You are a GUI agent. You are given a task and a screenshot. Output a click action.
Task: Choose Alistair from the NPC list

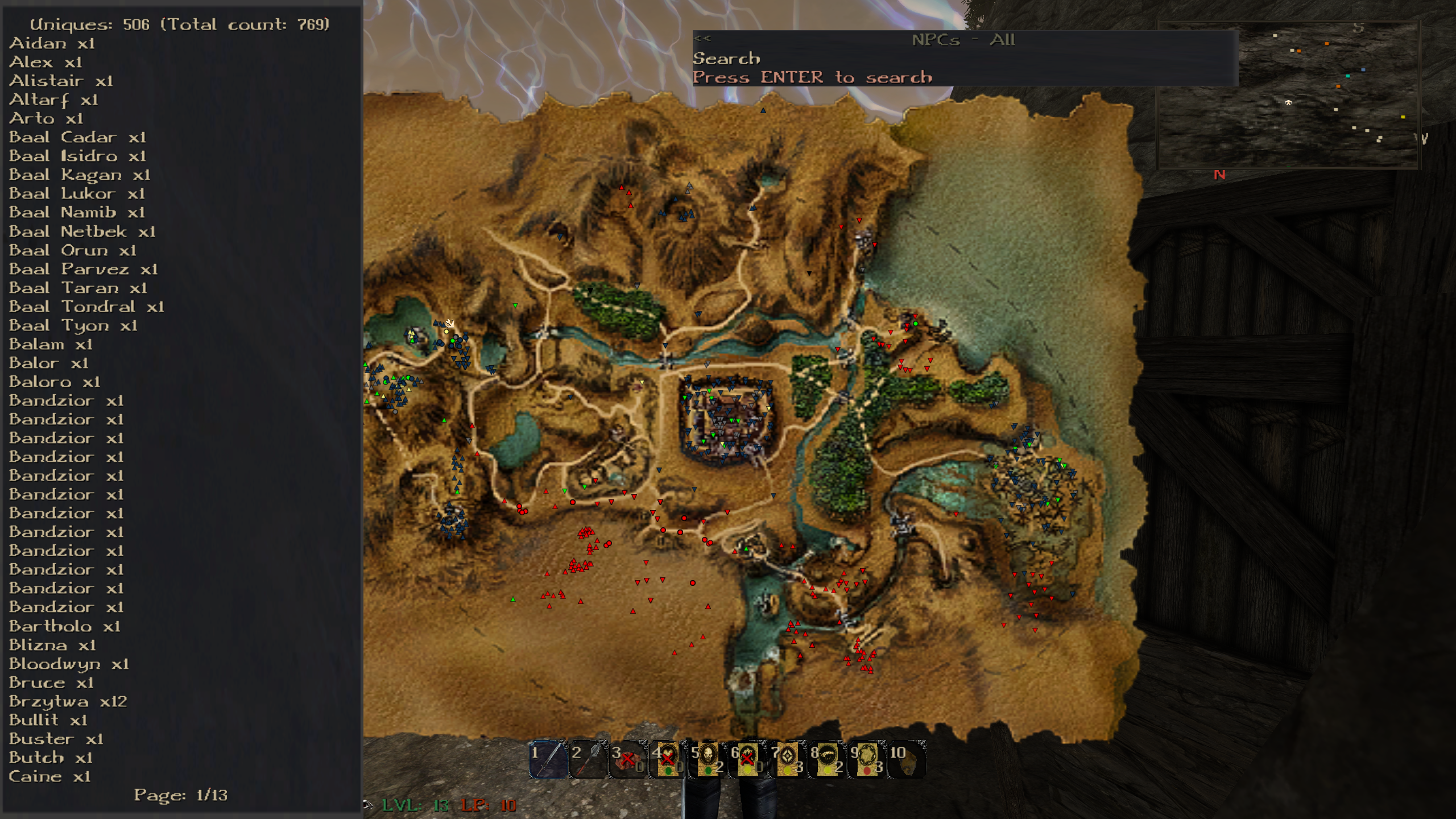pyautogui.click(x=61, y=81)
